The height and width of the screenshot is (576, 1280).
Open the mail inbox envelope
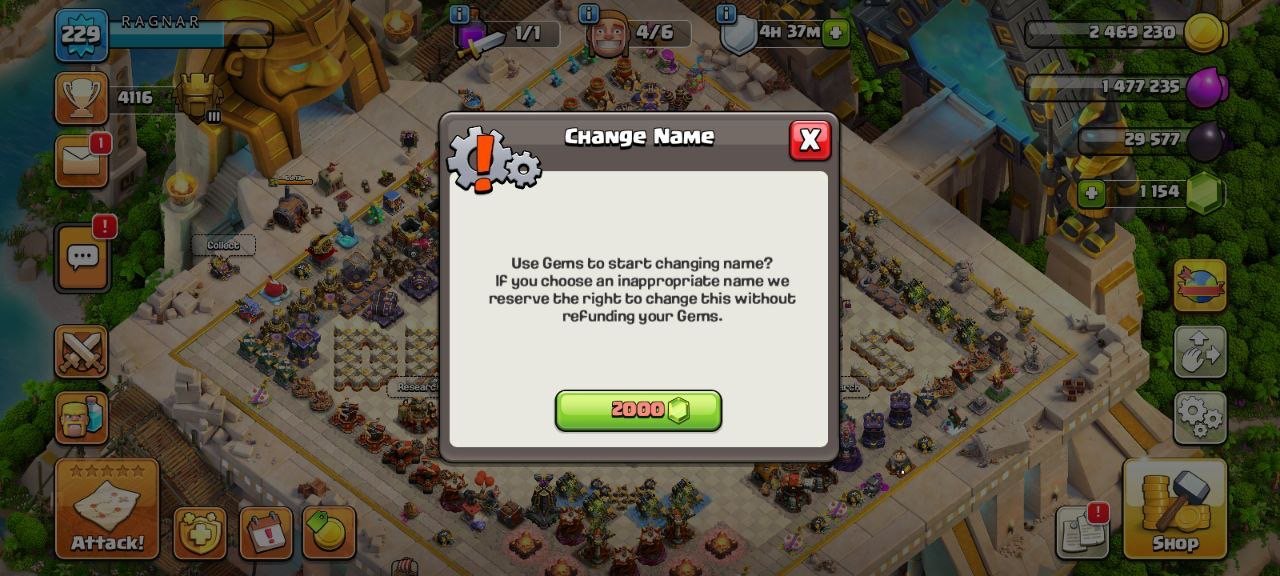(81, 161)
